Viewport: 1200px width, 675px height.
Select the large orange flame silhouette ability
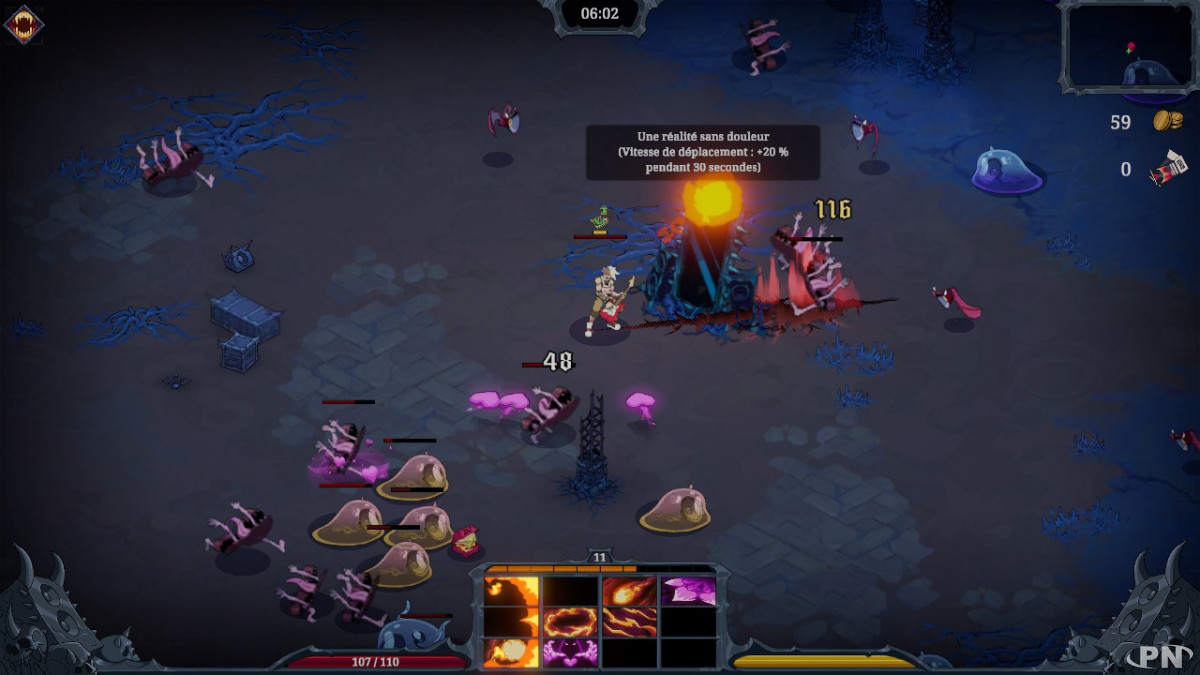(511, 591)
